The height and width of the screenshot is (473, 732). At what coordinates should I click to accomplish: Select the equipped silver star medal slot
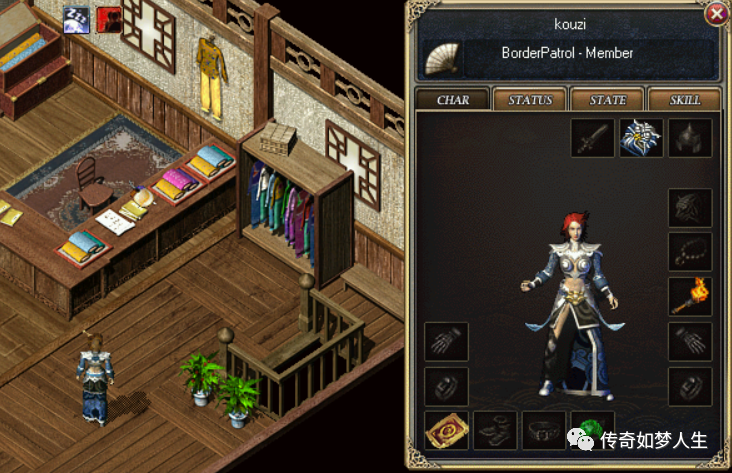[642, 139]
